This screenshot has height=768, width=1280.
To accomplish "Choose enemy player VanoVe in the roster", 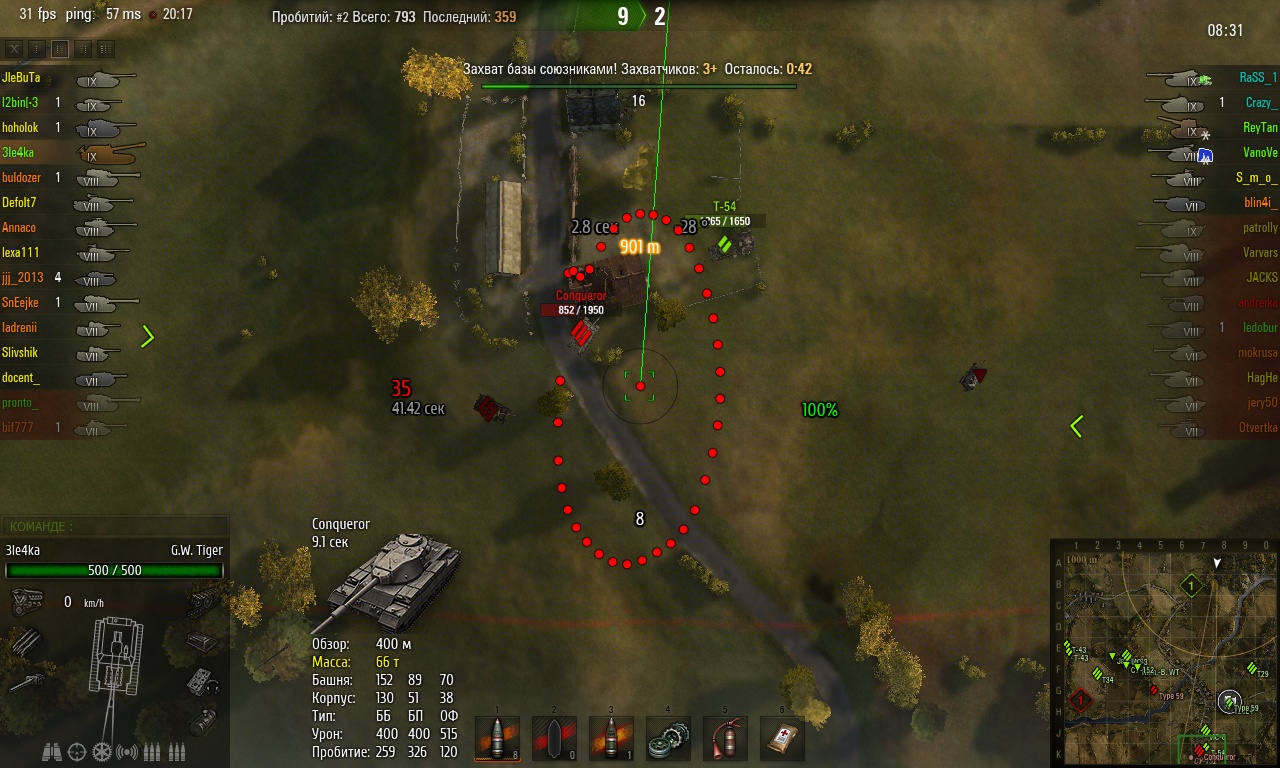I will point(1259,153).
